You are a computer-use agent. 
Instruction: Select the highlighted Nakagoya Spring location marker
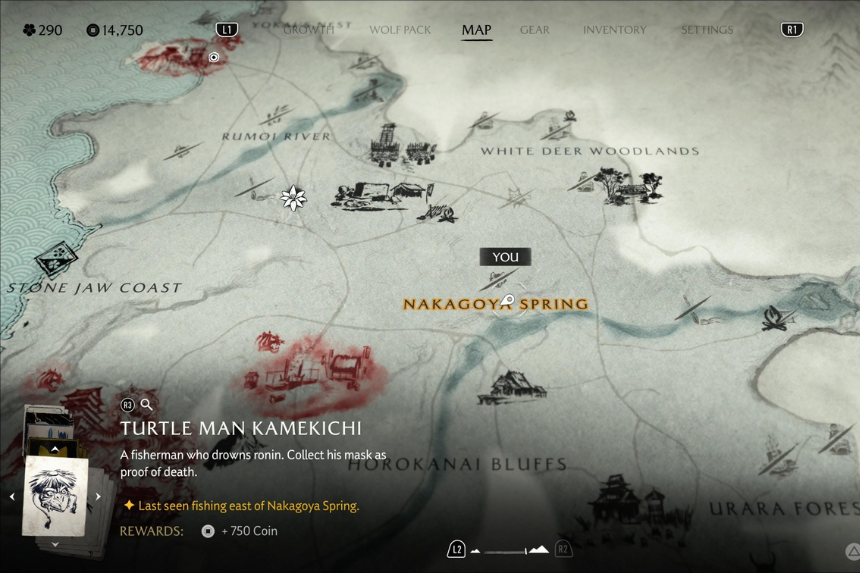point(508,300)
